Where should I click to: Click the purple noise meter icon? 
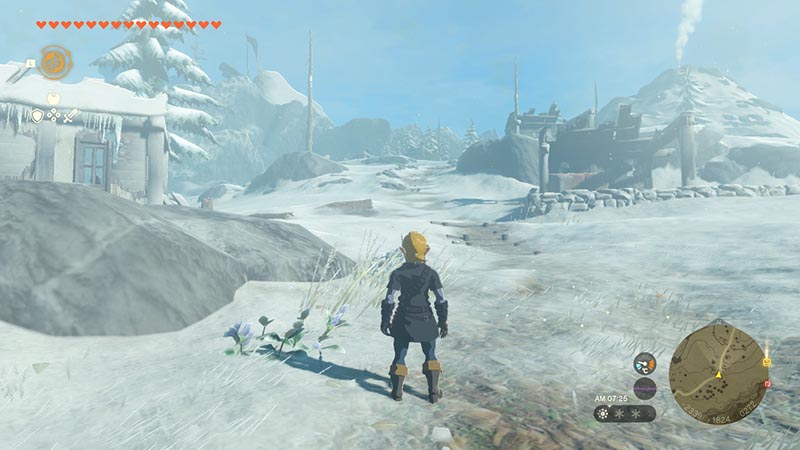pos(645,389)
